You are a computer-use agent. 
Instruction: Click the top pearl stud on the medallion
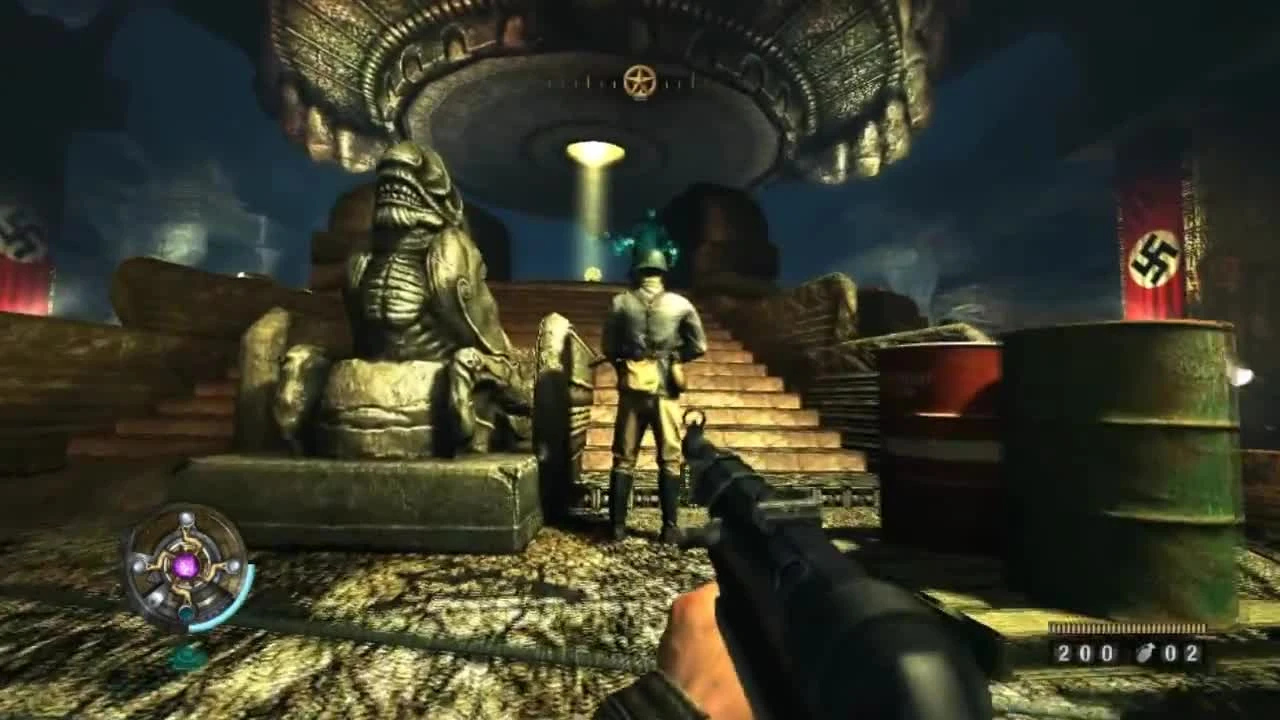pyautogui.click(x=187, y=519)
